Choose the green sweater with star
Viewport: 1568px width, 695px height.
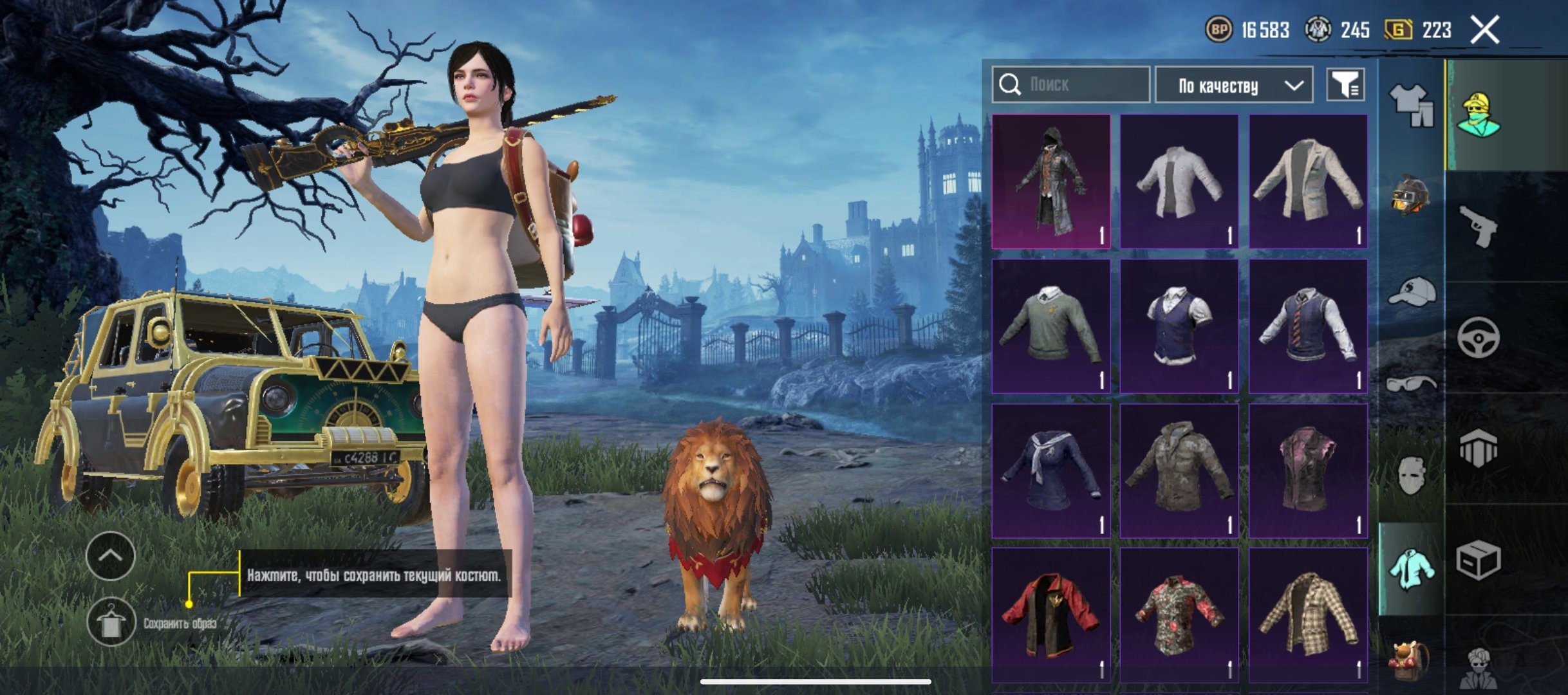[1050, 326]
